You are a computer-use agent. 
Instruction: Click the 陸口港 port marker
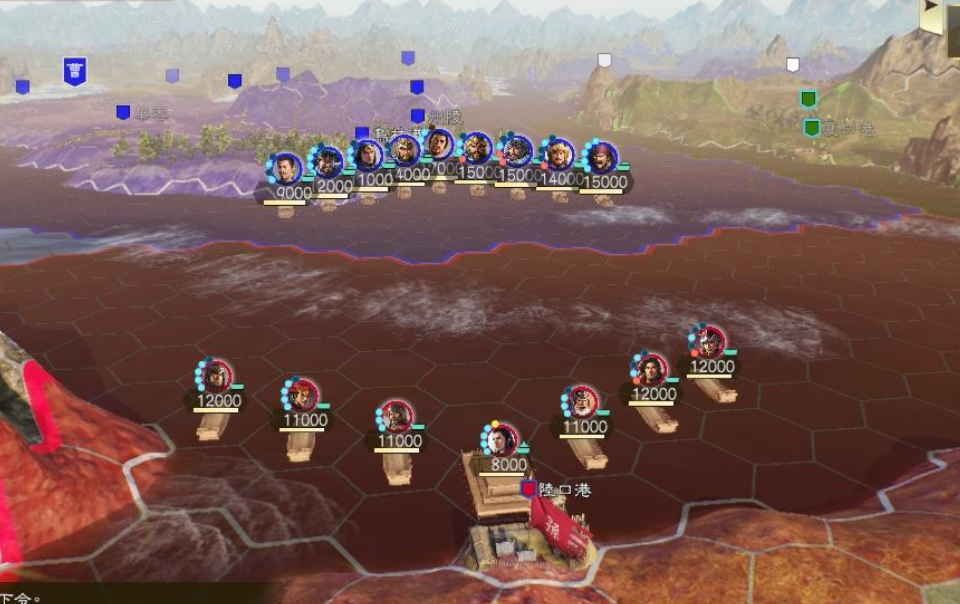[529, 489]
